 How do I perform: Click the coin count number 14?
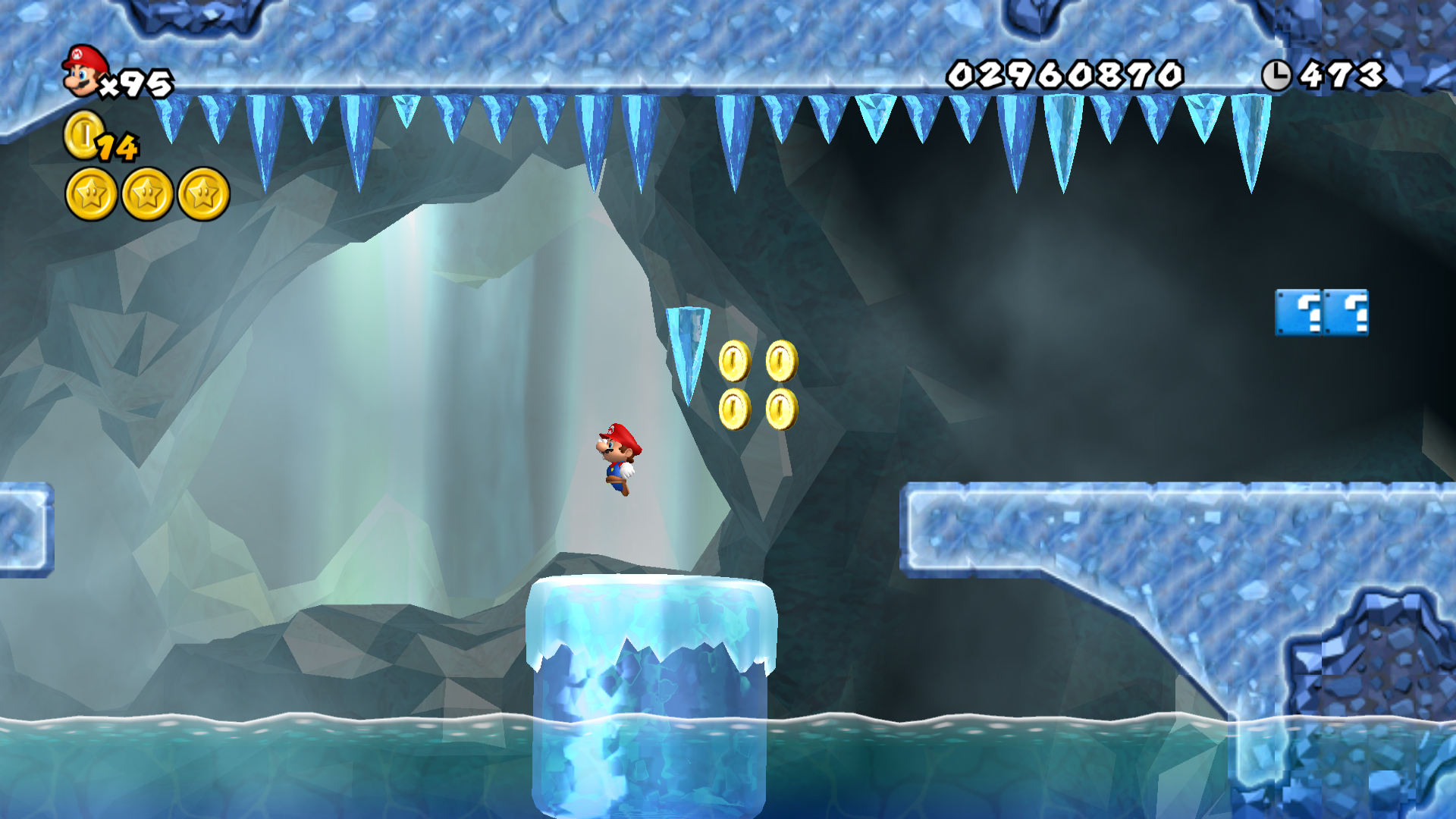[118, 148]
